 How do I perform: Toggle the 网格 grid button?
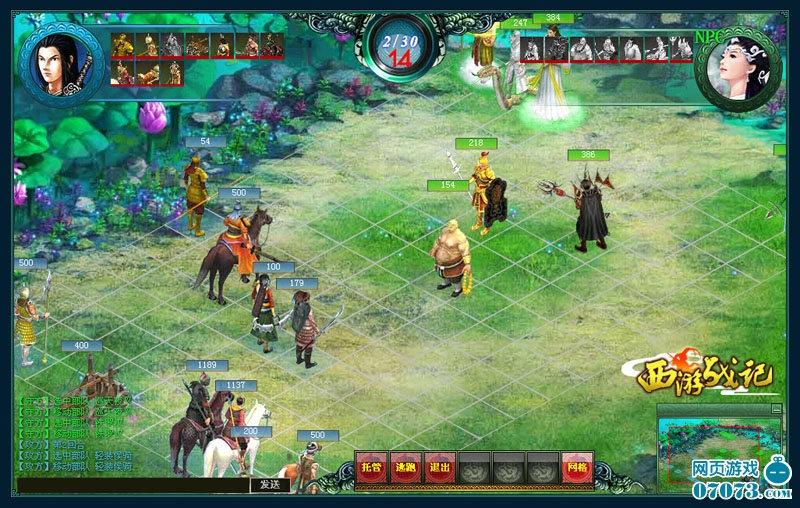[x=576, y=467]
